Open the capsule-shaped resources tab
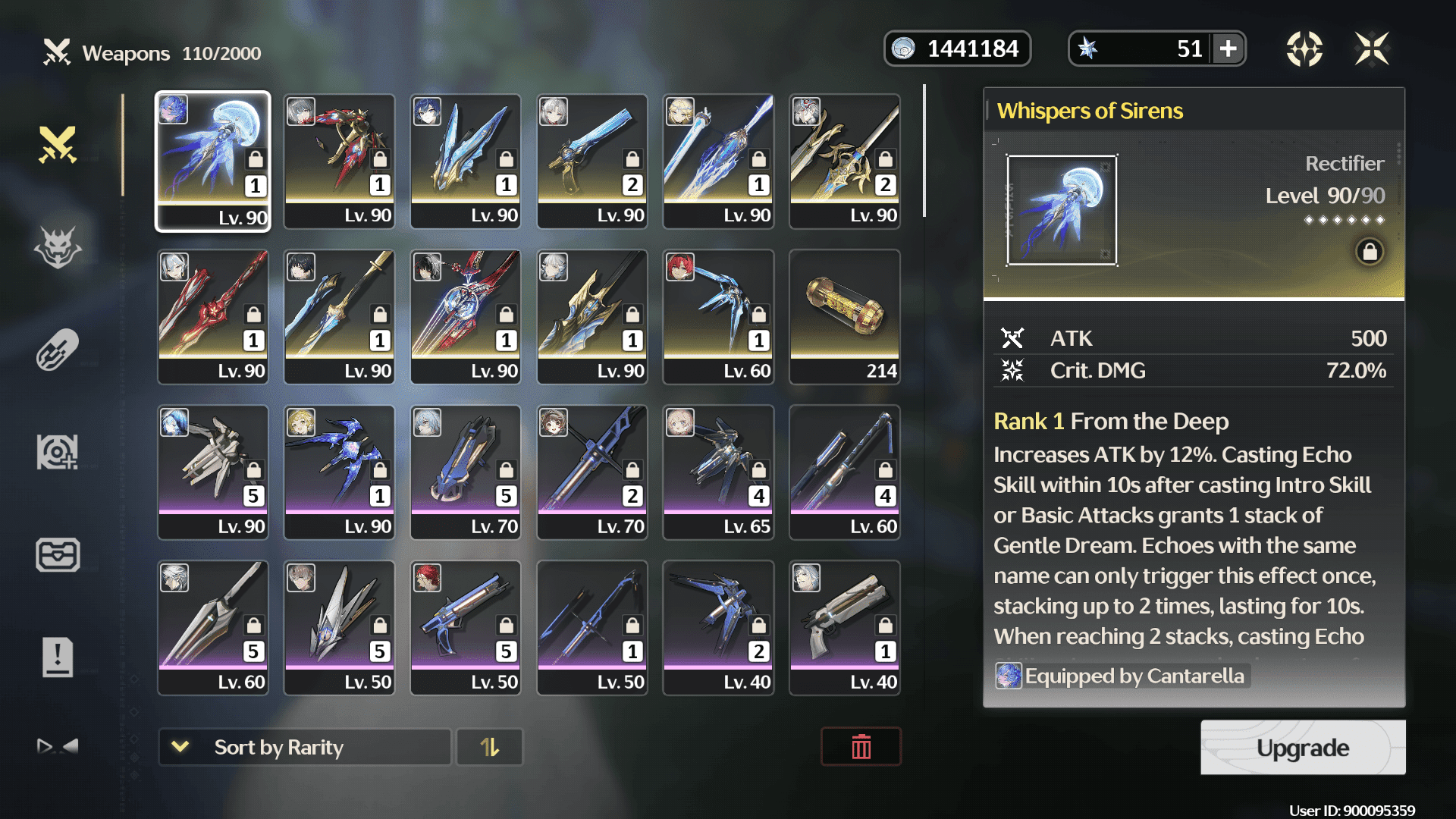The height and width of the screenshot is (819, 1456). point(58,350)
